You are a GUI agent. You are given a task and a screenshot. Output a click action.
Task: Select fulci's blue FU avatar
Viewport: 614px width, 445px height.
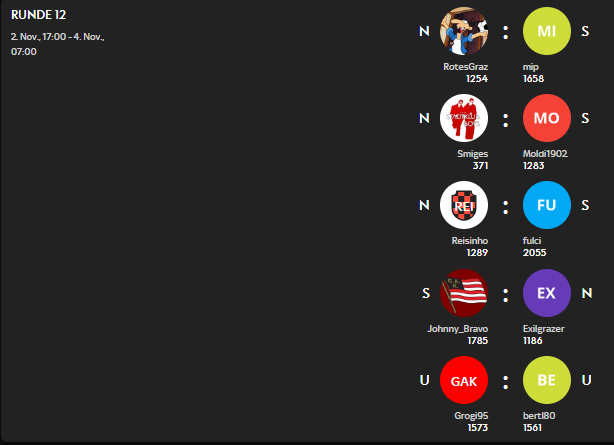547,206
